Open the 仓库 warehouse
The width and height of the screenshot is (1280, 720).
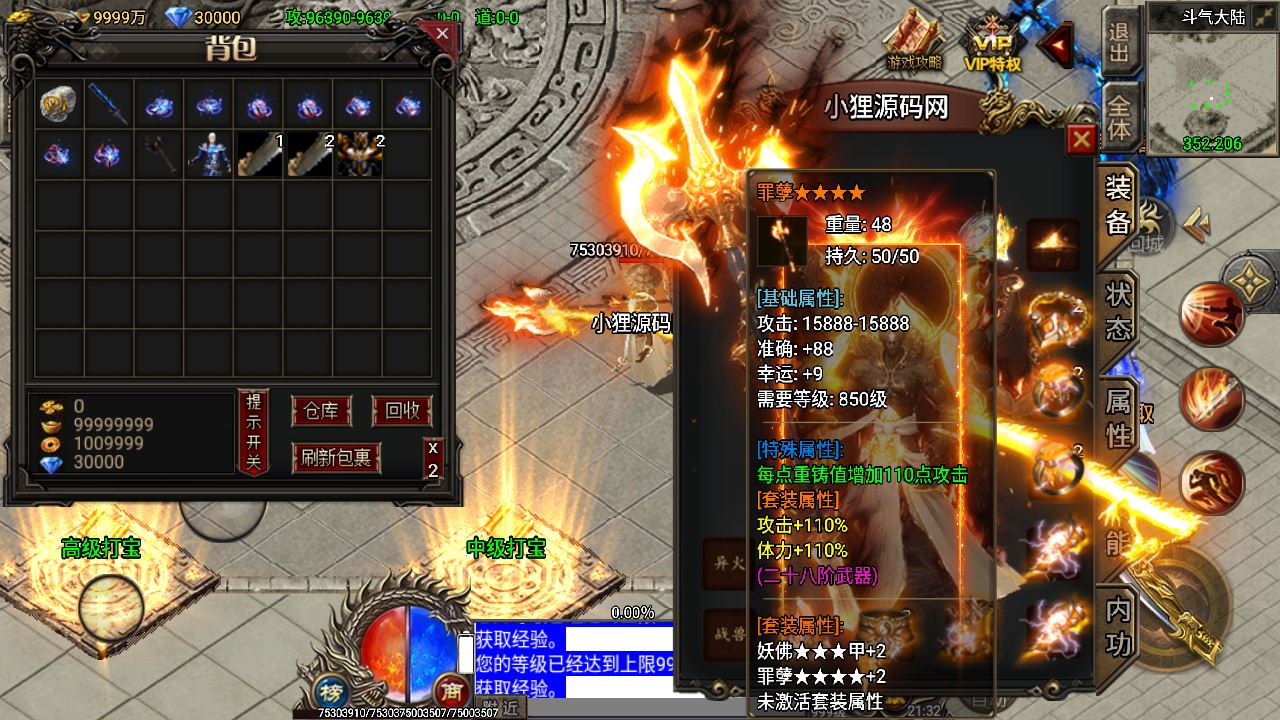[x=321, y=411]
